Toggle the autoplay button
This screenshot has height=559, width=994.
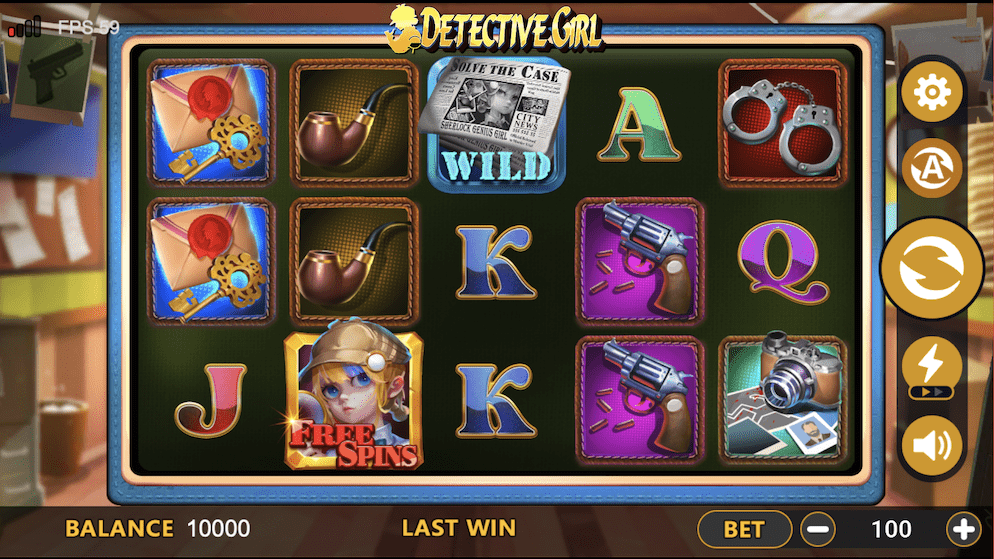pos(931,168)
